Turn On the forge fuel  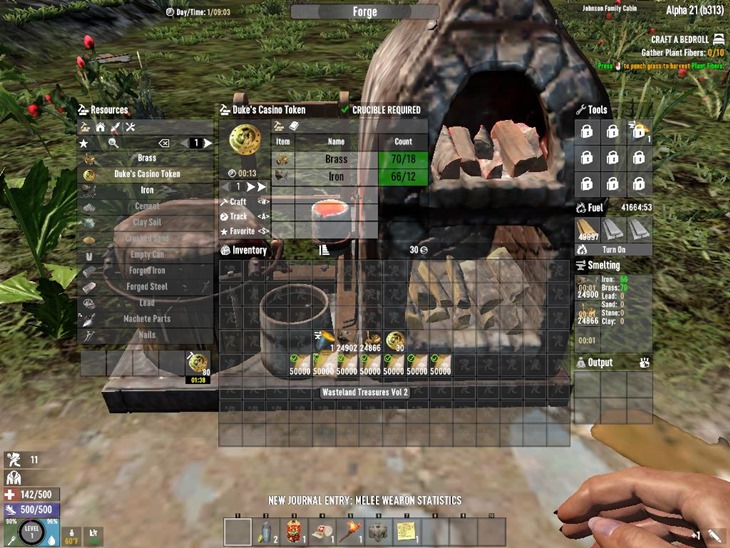(613, 248)
